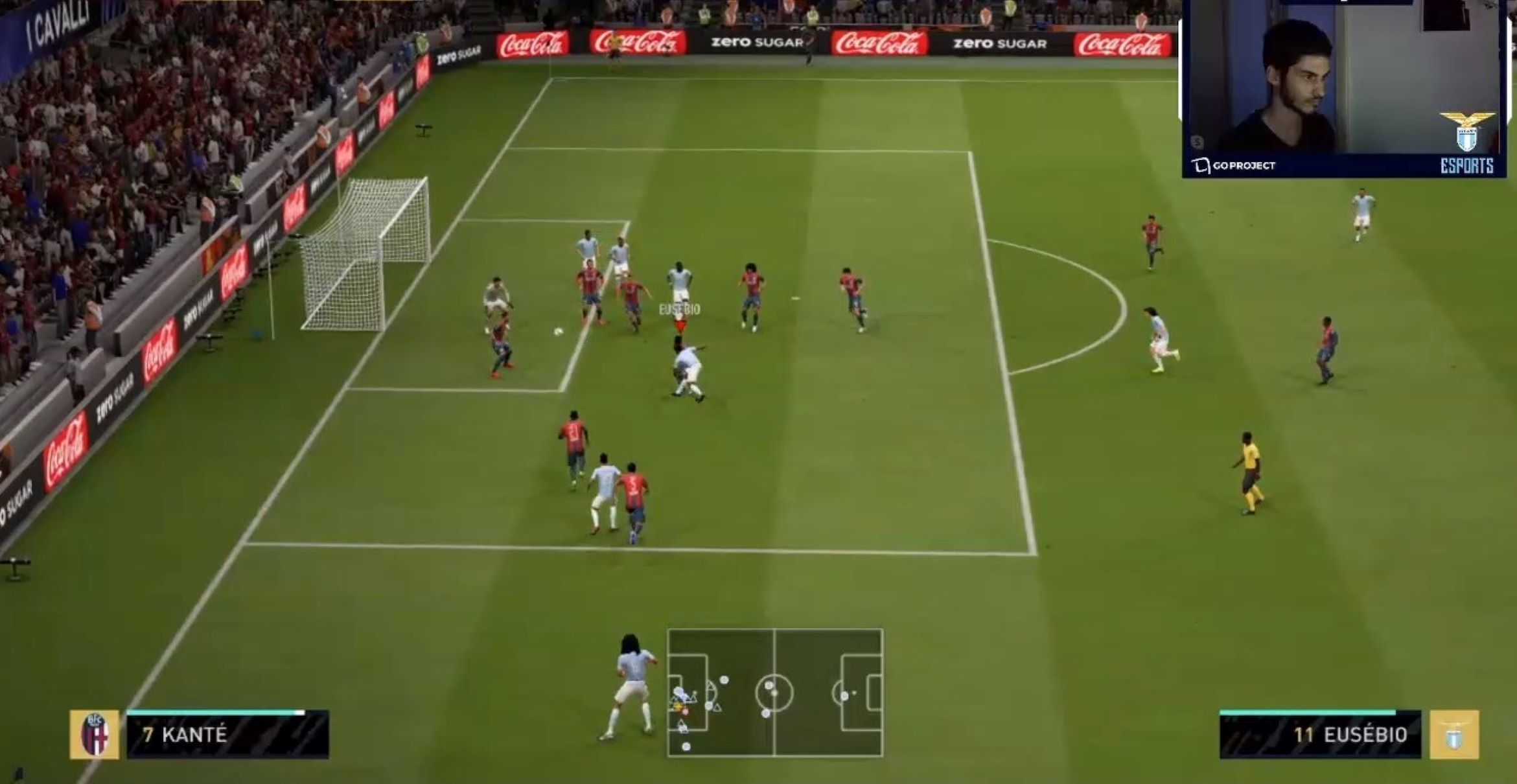
Task: Select the 7 Kanté player name panel
Action: pyautogui.click(x=227, y=735)
